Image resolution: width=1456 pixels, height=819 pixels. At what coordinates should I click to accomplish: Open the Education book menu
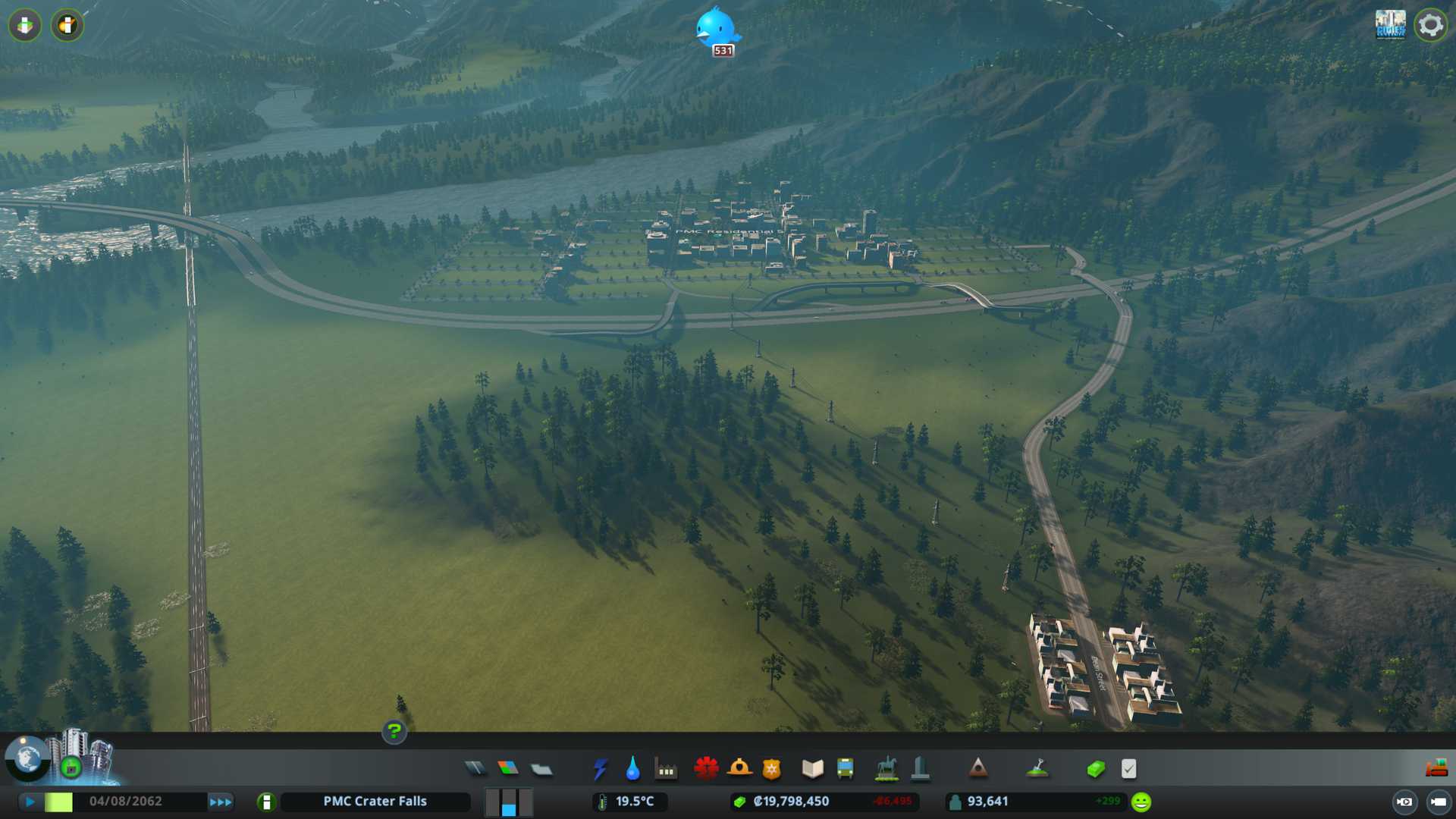click(812, 769)
